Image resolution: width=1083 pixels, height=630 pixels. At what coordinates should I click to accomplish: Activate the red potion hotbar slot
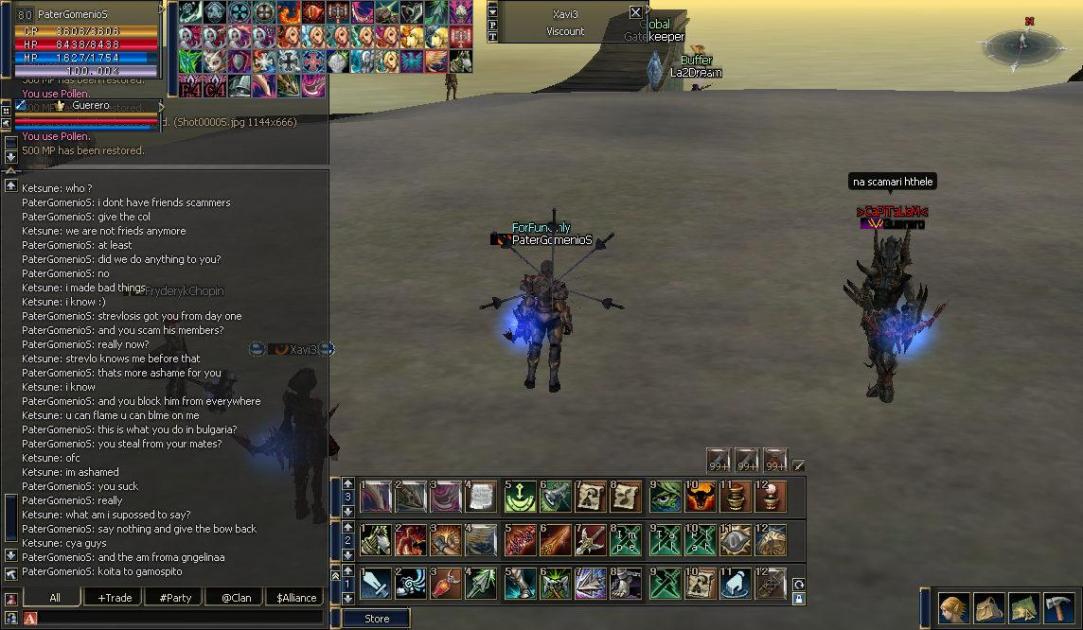[x=447, y=584]
